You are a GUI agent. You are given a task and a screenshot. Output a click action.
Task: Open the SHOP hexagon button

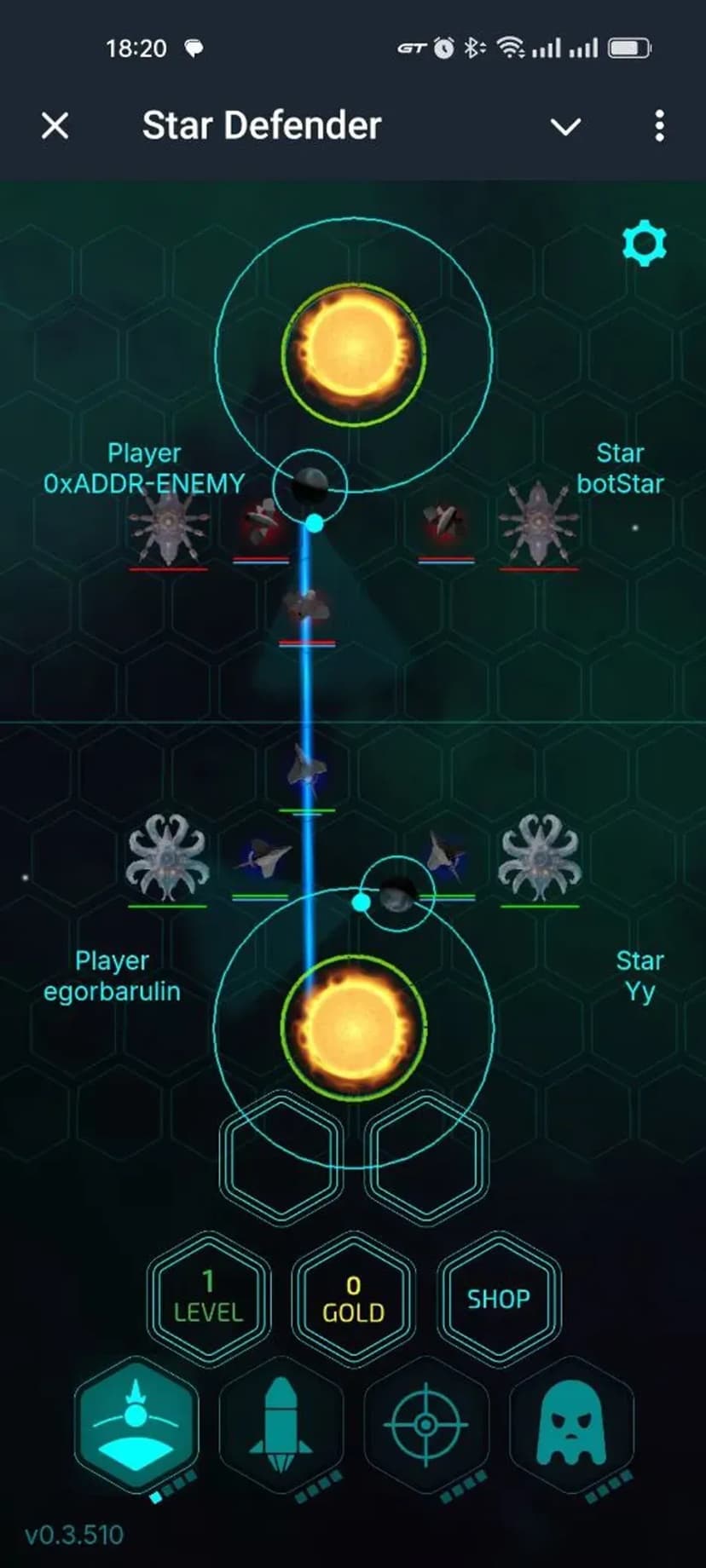tap(498, 1298)
